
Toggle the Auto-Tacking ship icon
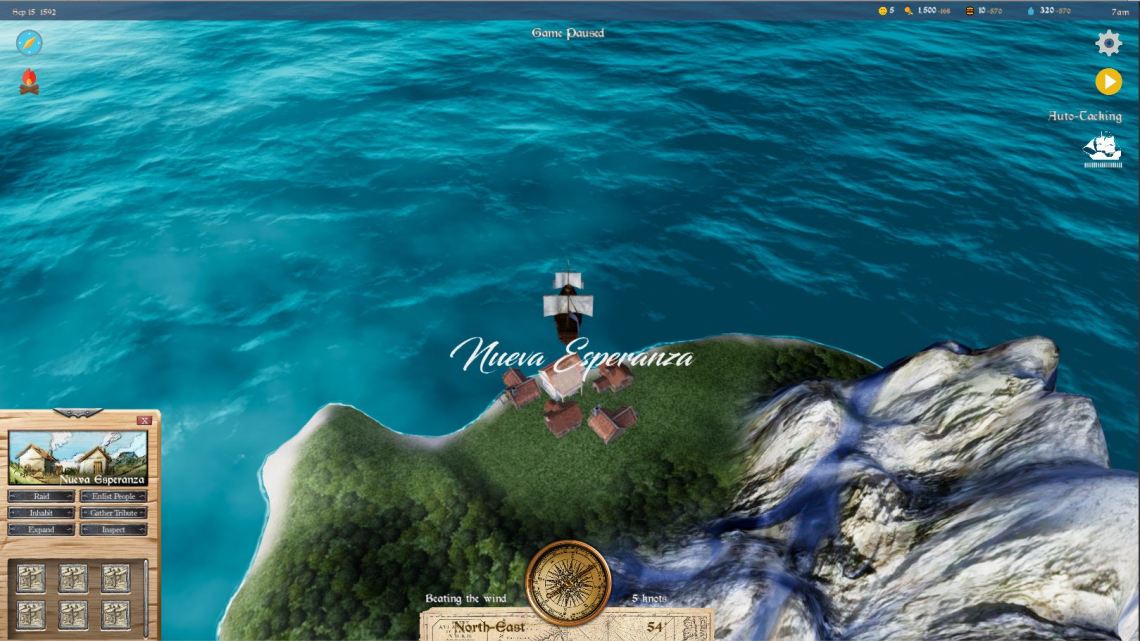click(x=1102, y=150)
